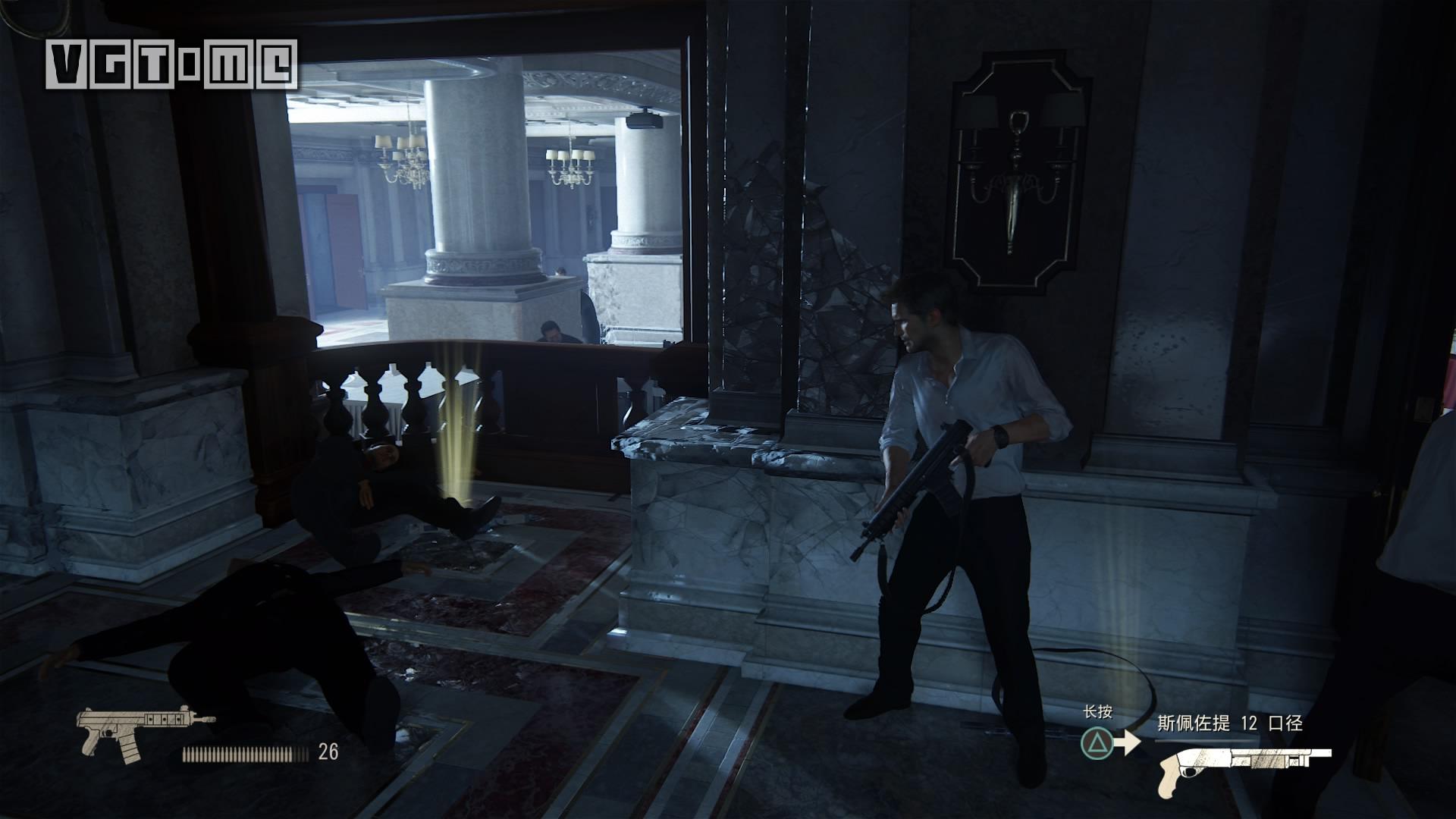
Task: Click the VGTime watermark logo
Action: pos(171,64)
